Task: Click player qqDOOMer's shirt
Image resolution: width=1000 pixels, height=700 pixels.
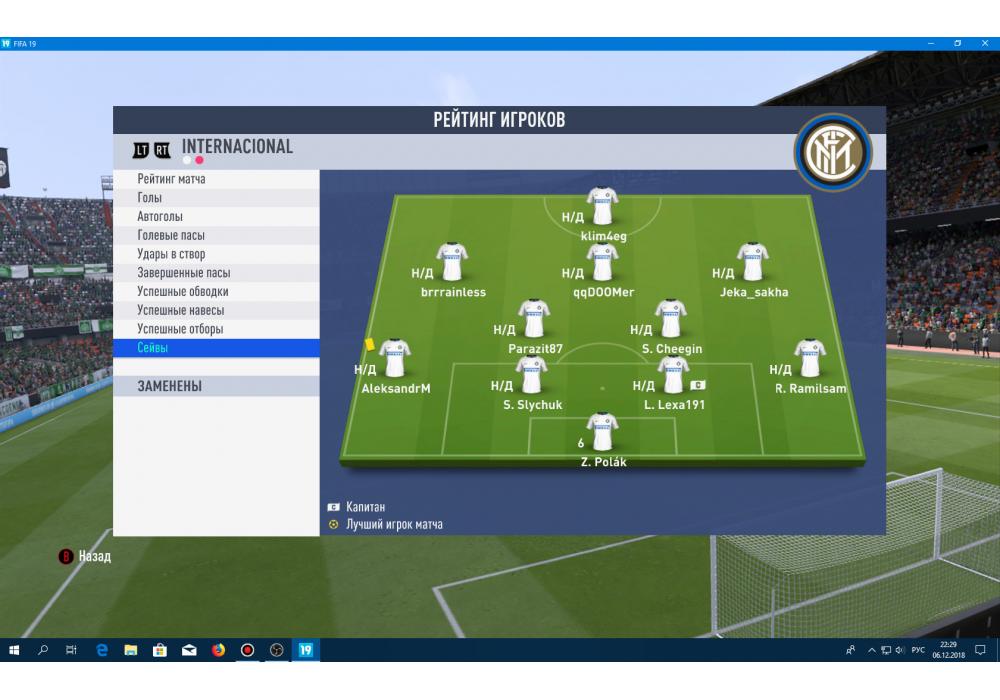Action: click(602, 263)
